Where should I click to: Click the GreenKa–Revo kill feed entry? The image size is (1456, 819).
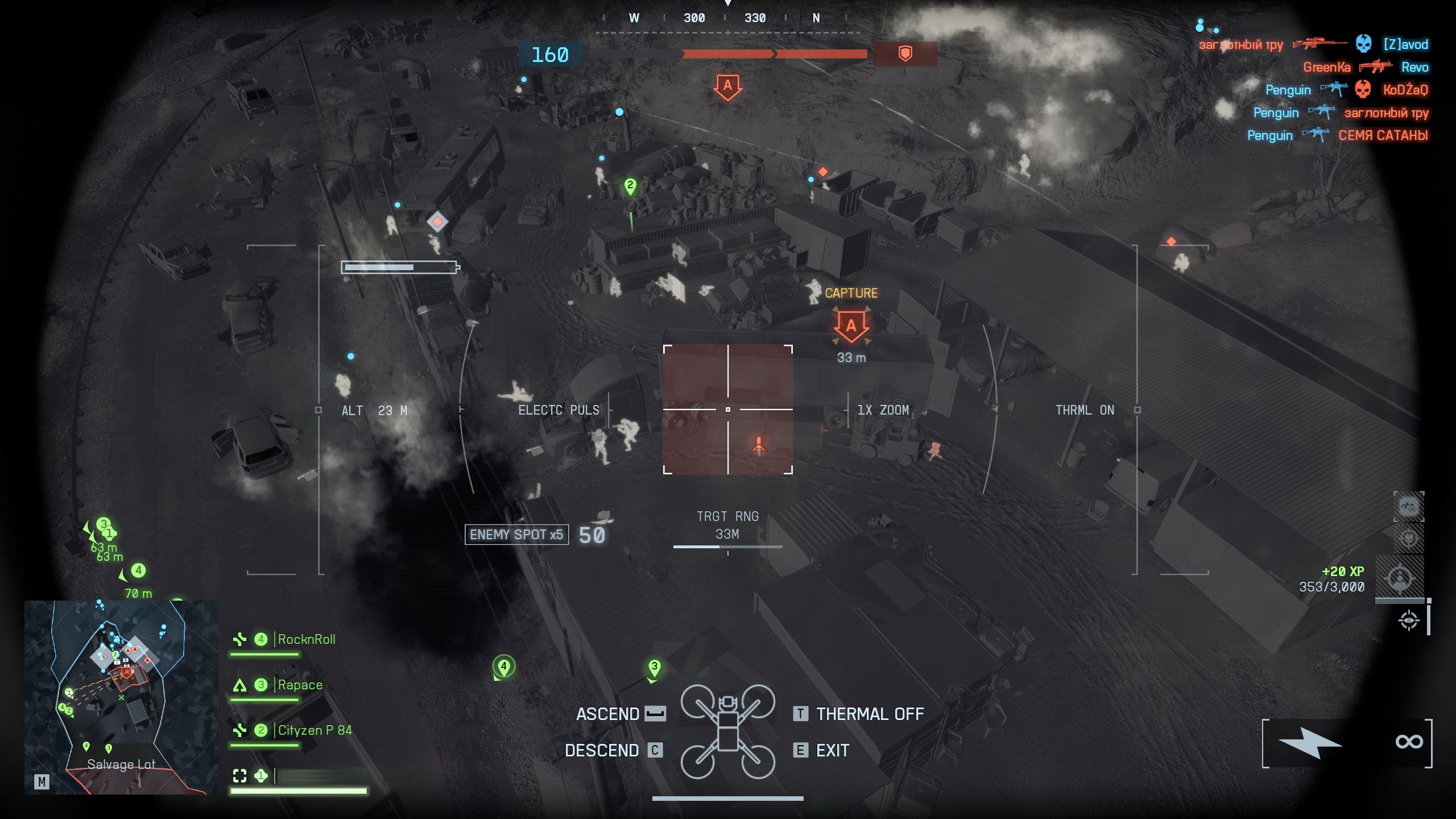[x=1365, y=67]
